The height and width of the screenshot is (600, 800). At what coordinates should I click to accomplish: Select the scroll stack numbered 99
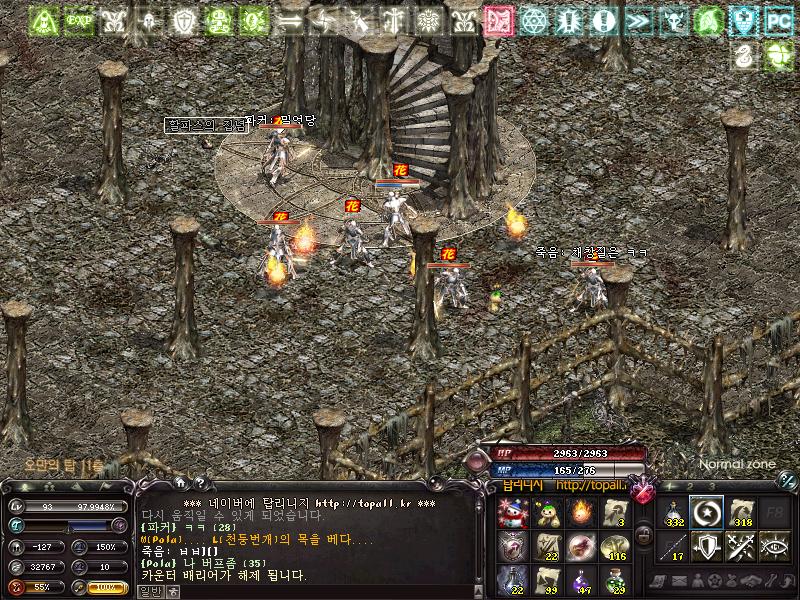545,581
